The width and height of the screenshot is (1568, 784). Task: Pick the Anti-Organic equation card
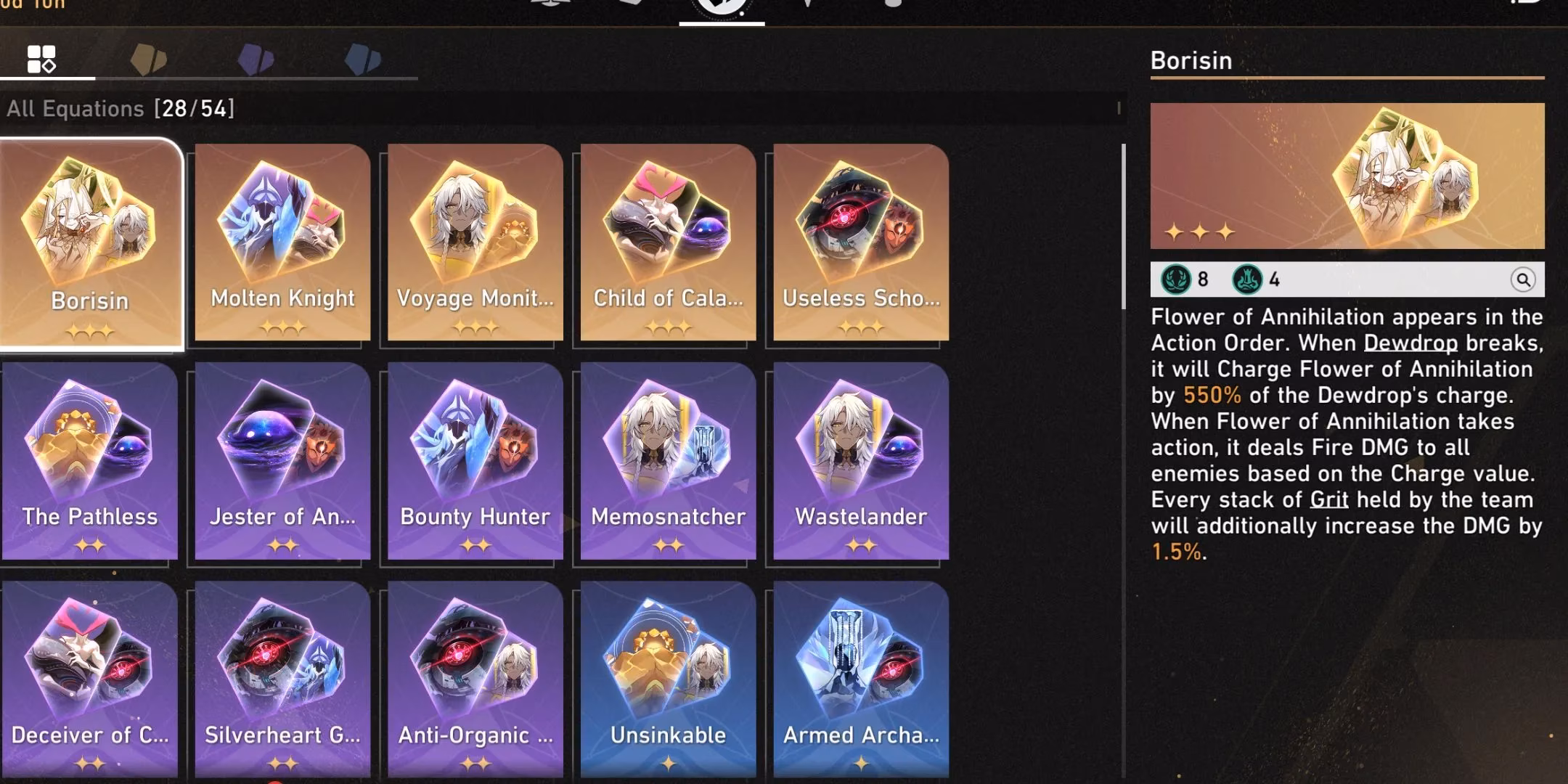point(475,679)
